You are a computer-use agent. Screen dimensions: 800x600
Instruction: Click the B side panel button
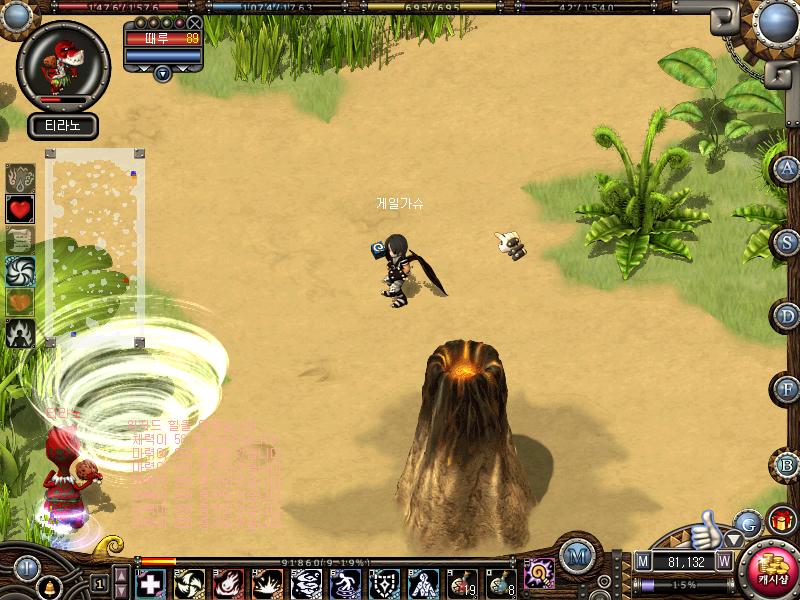click(x=788, y=464)
